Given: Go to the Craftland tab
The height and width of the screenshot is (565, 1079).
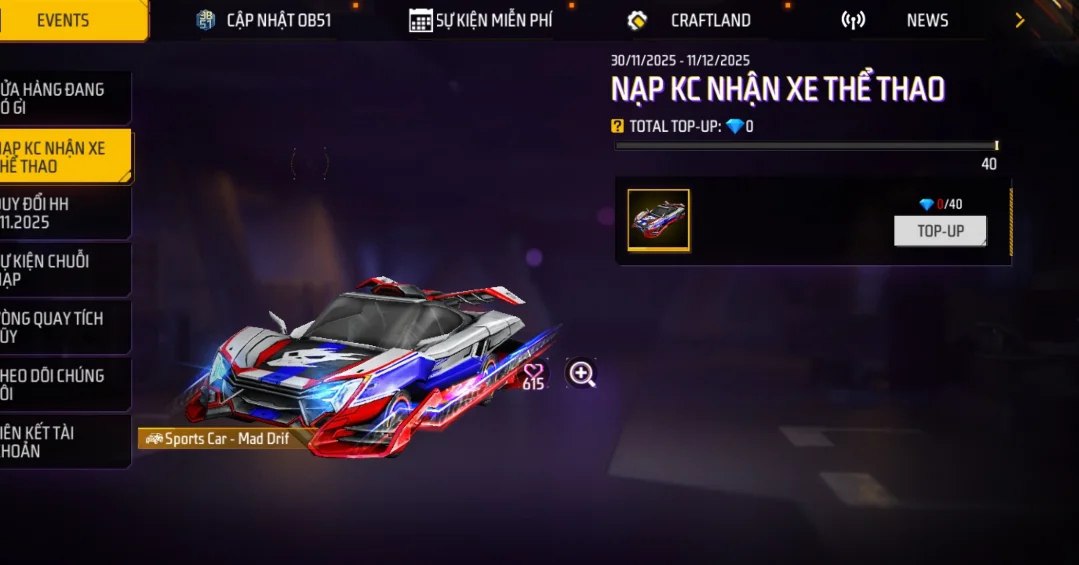Looking at the screenshot, I should pyautogui.click(x=690, y=20).
